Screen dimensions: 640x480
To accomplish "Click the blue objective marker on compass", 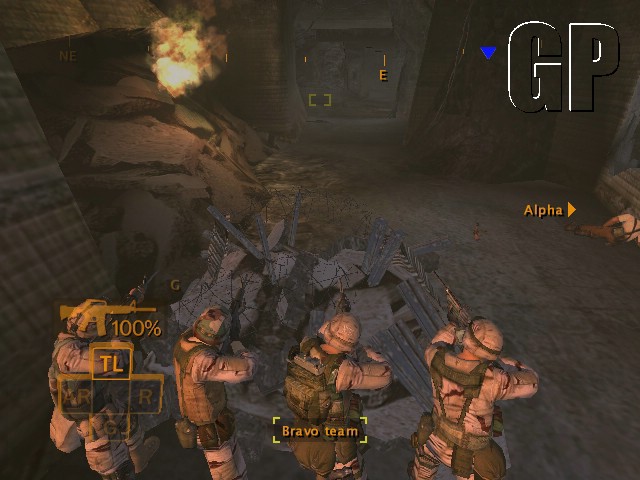I will point(488,53).
